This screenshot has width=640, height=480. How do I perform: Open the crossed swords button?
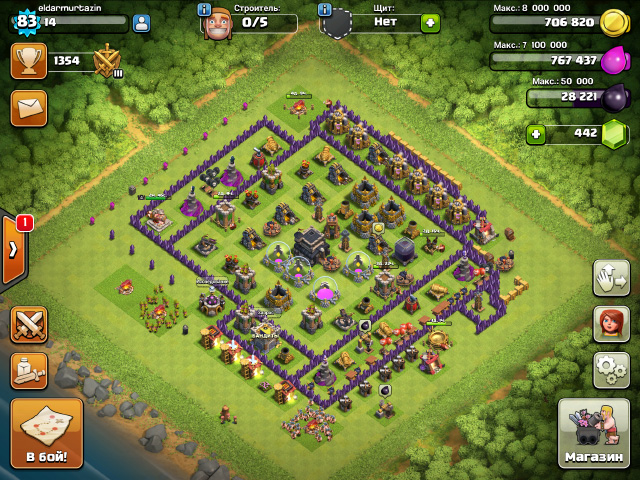click(29, 325)
